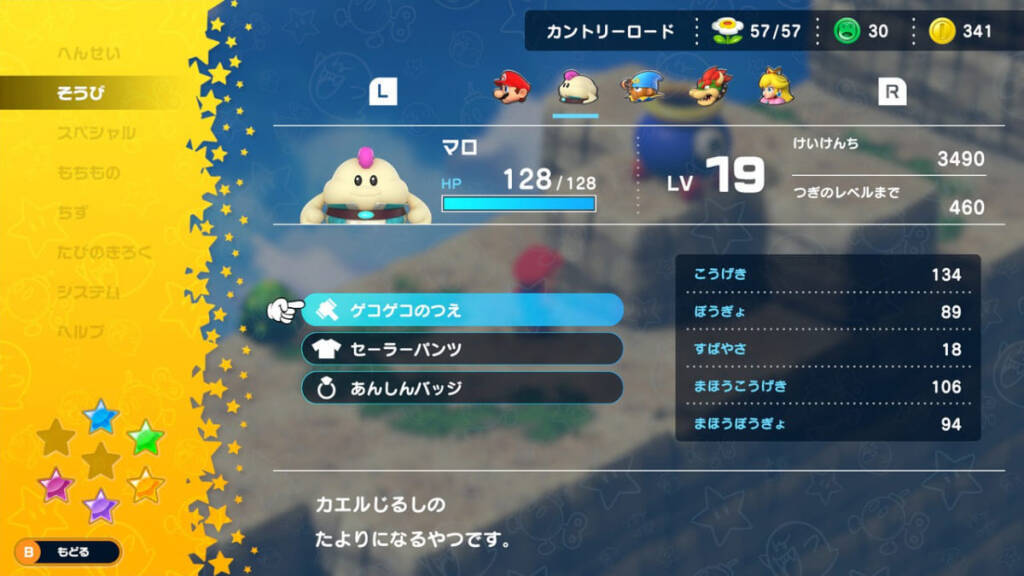
Task: Select the あんしんバッジ accessory slot
Action: click(462, 387)
